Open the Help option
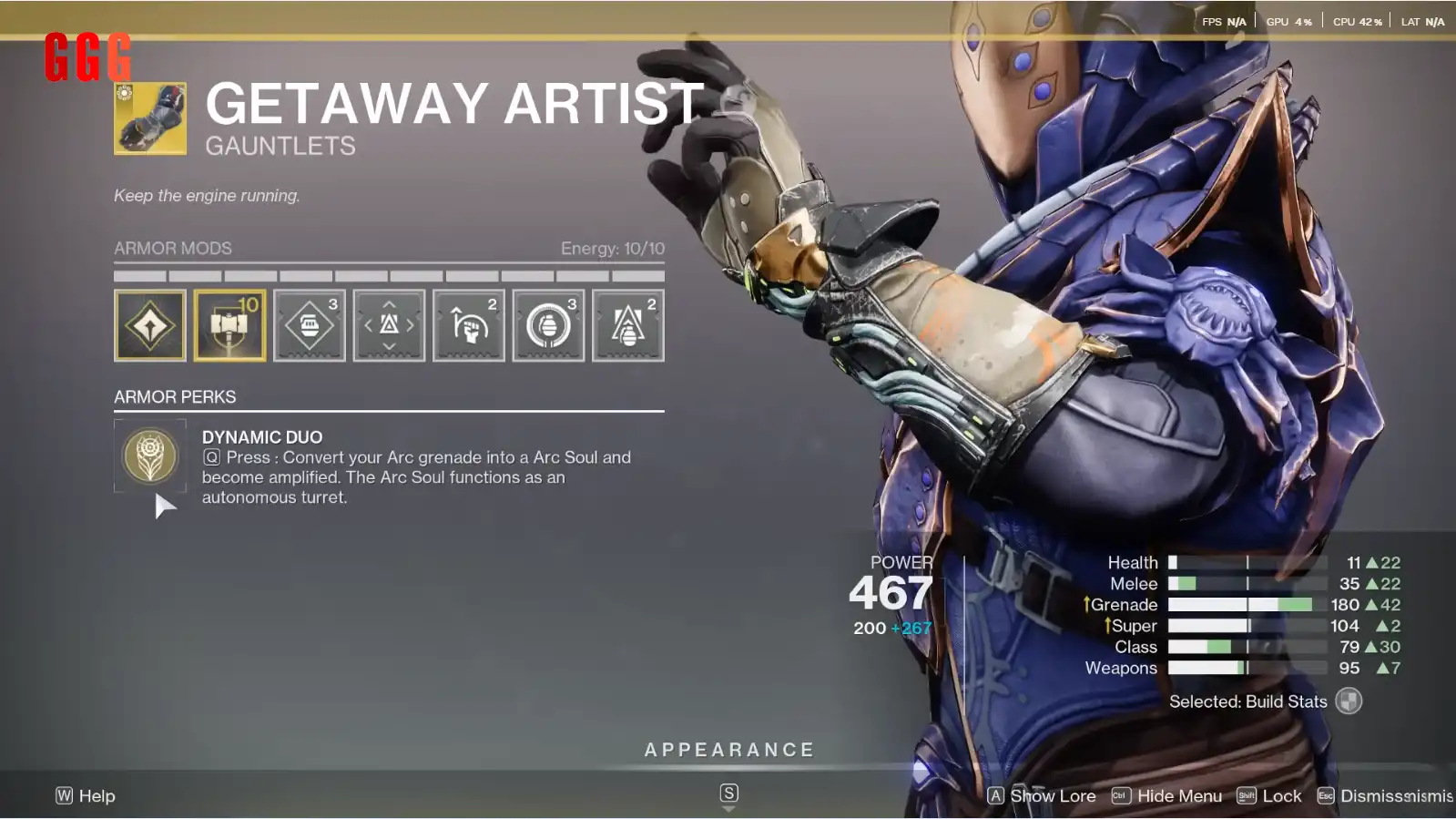The height and width of the screenshot is (819, 1456). (86, 796)
